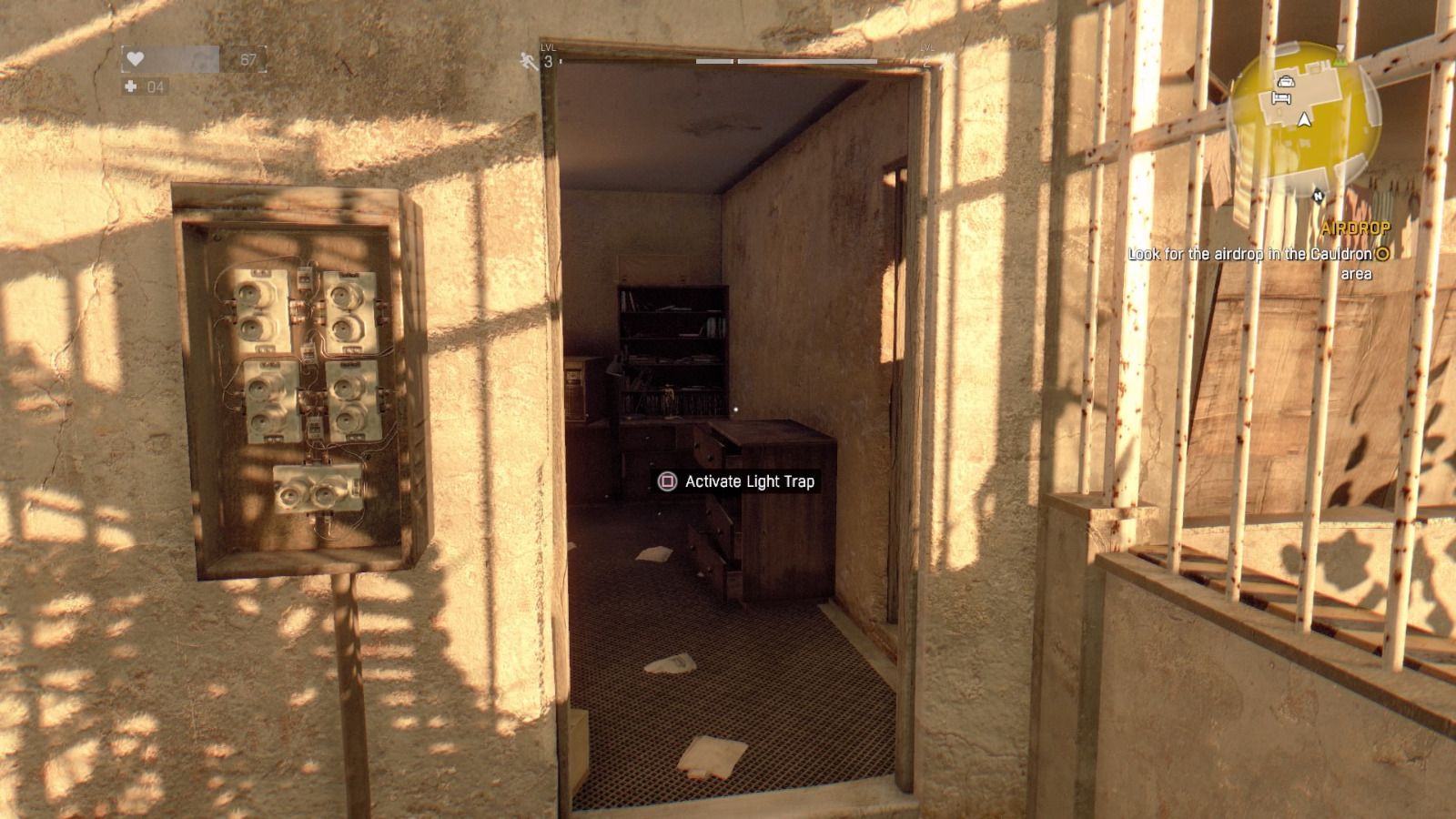Select the medkit icon showing 04
This screenshot has height=819, width=1456.
[x=133, y=88]
